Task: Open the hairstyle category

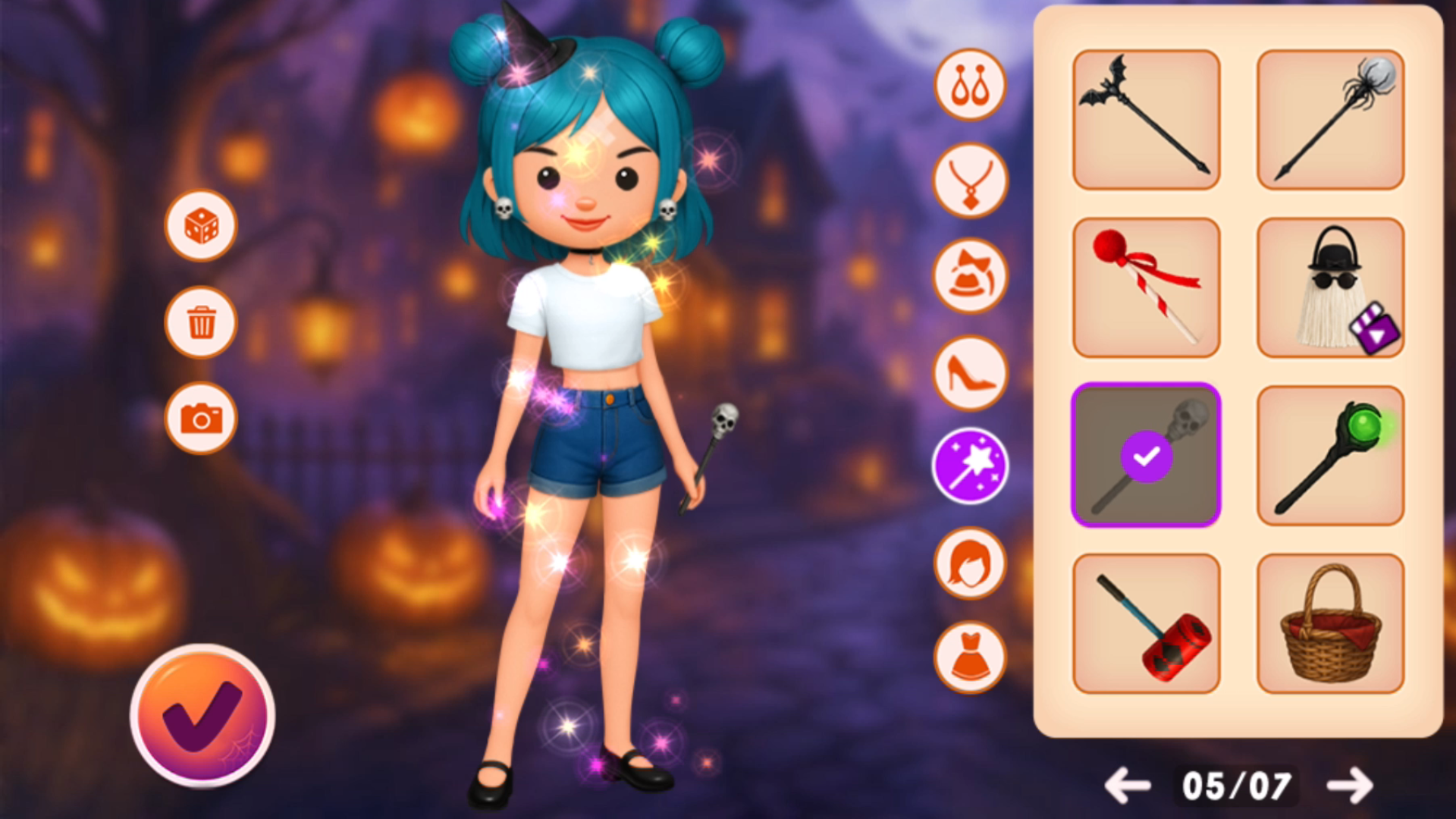Action: 970,563
